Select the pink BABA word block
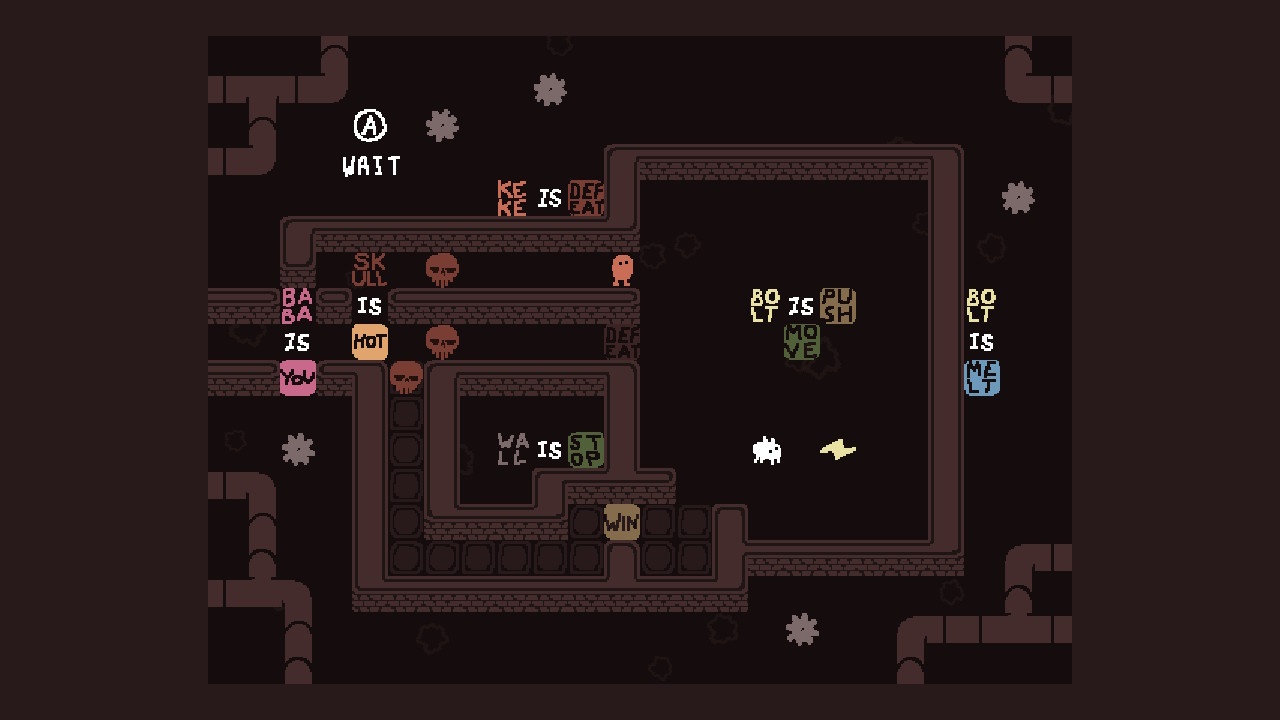Image resolution: width=1280 pixels, height=720 pixels. pyautogui.click(x=299, y=304)
